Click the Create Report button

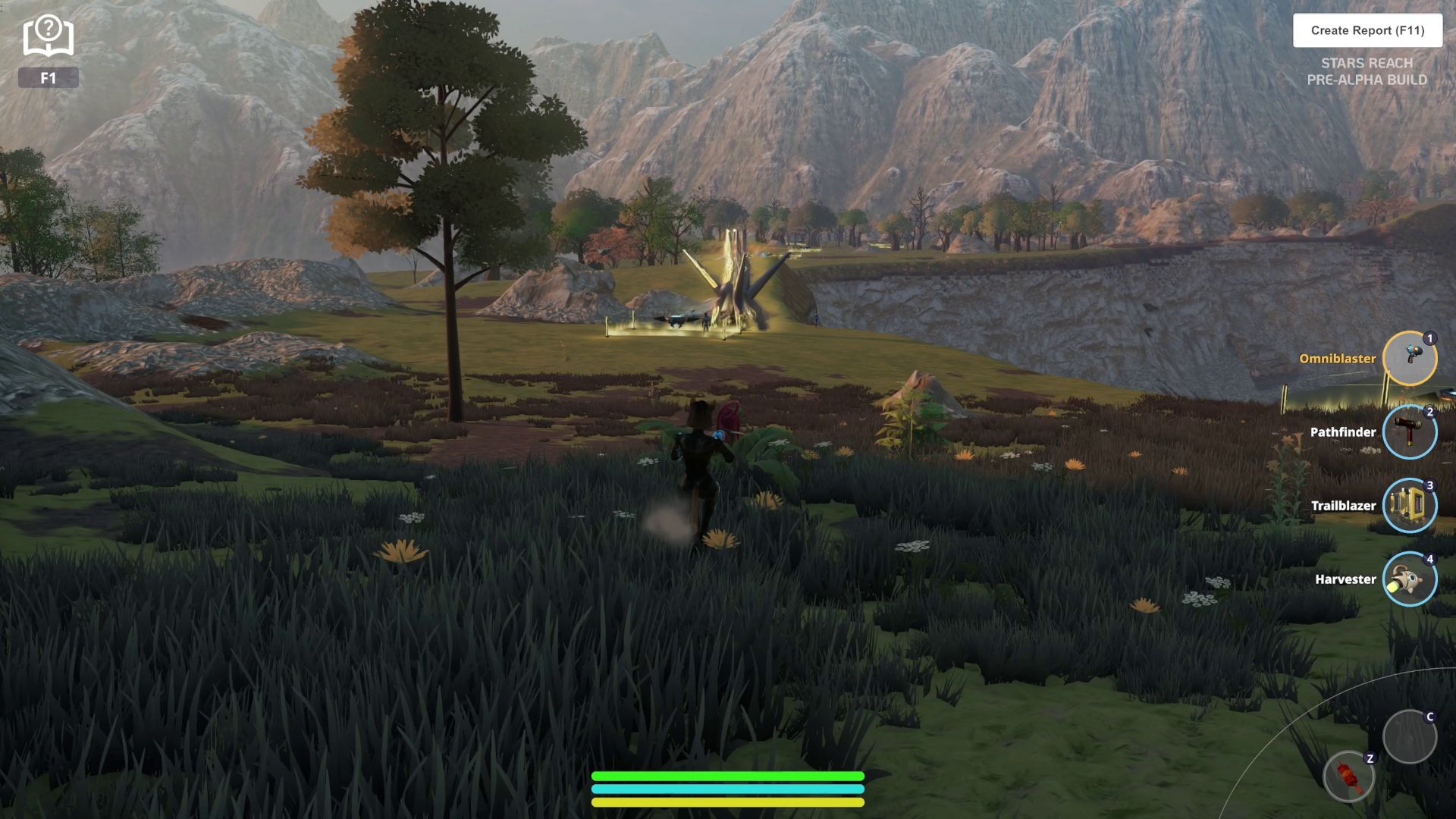point(1367,30)
